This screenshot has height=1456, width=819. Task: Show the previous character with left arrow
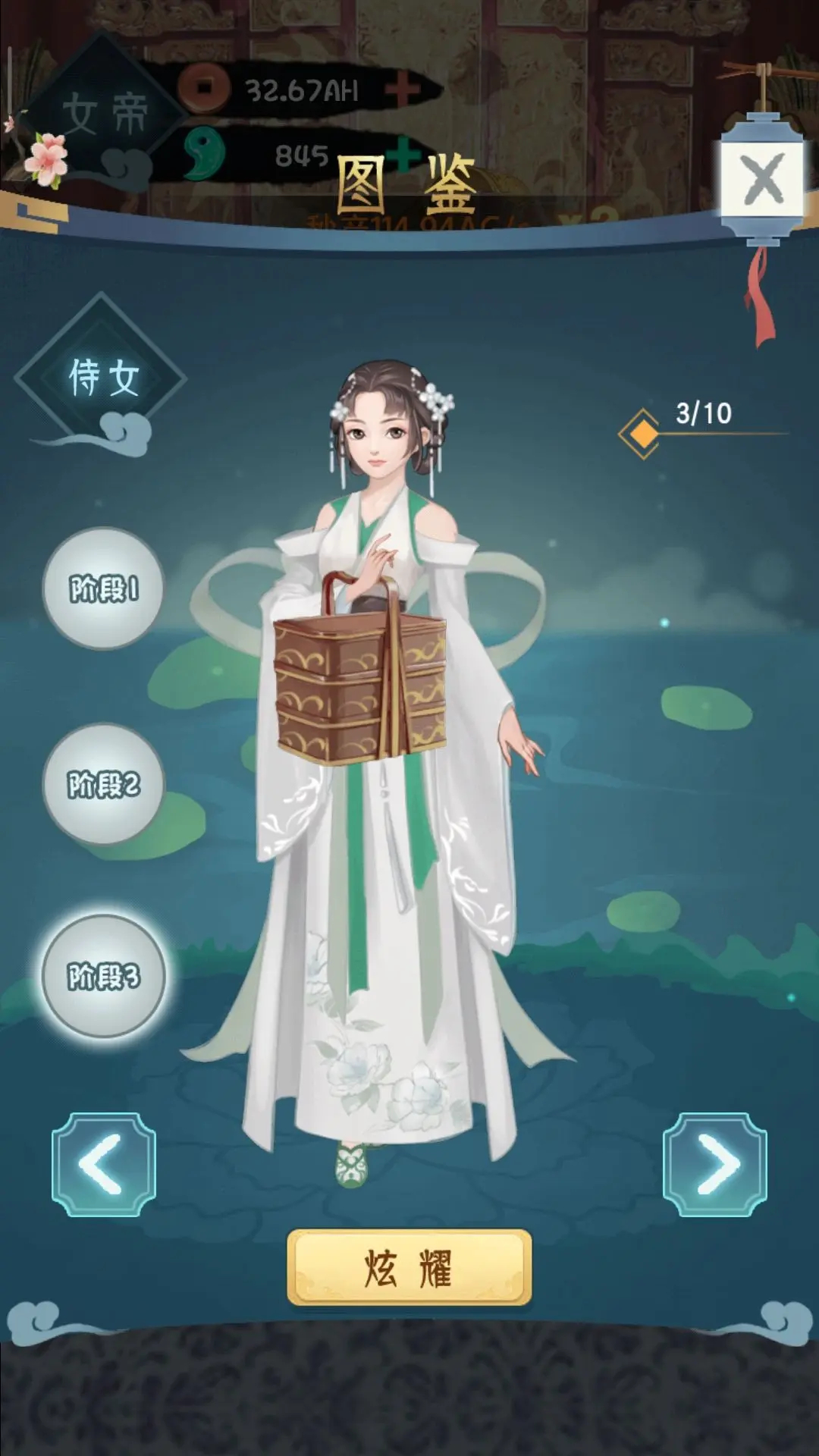[104, 1164]
